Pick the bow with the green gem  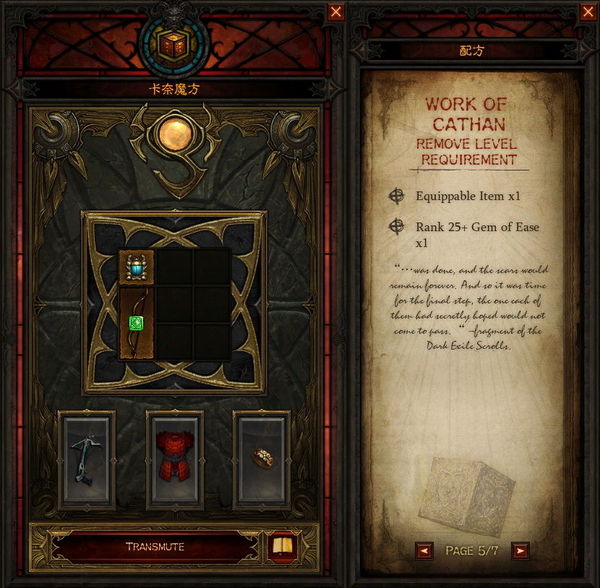(136, 324)
